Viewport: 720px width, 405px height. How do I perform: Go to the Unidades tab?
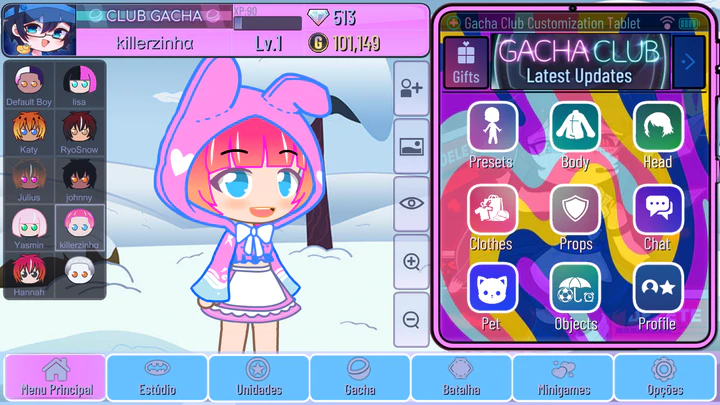pos(258,378)
